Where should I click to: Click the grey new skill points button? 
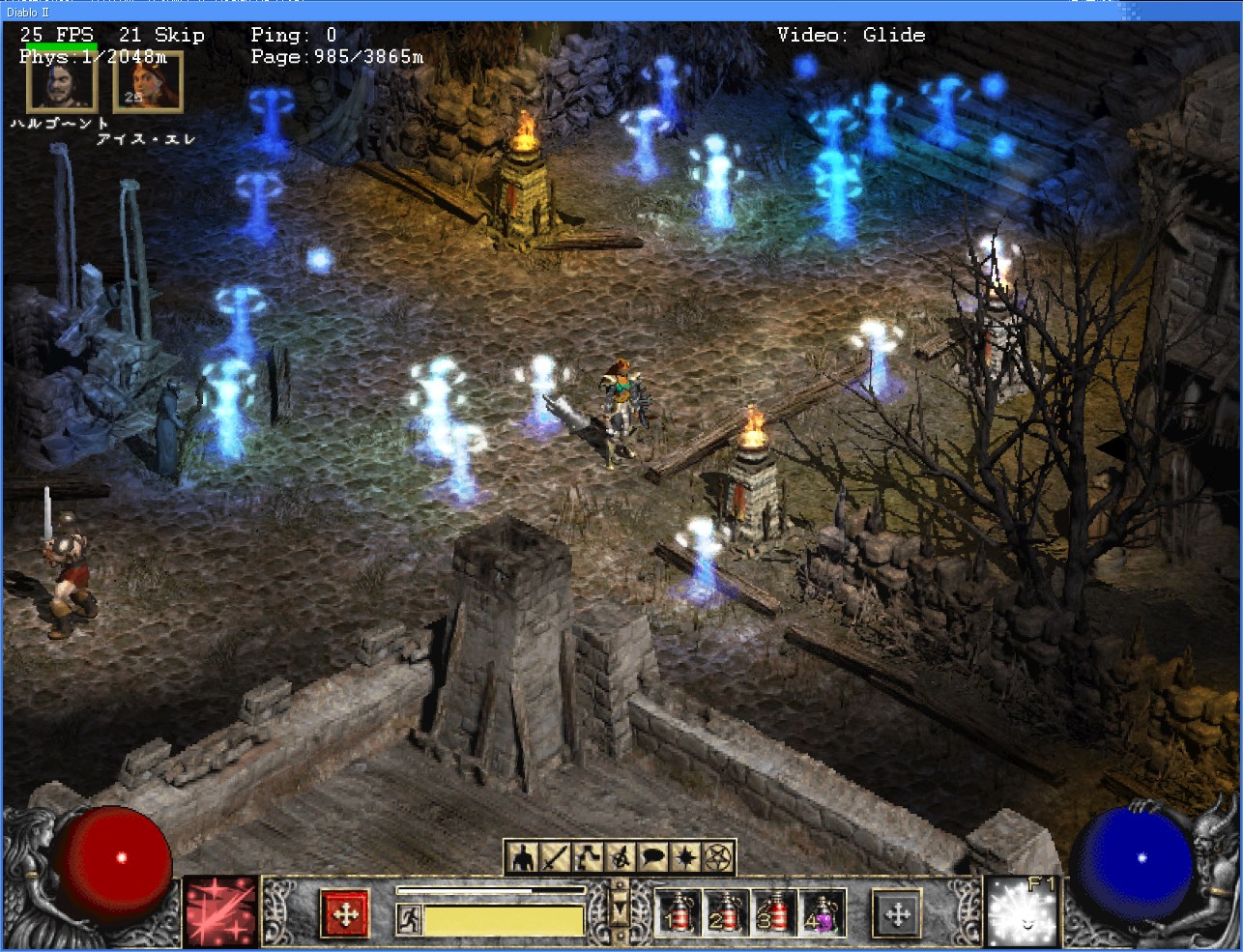[897, 913]
